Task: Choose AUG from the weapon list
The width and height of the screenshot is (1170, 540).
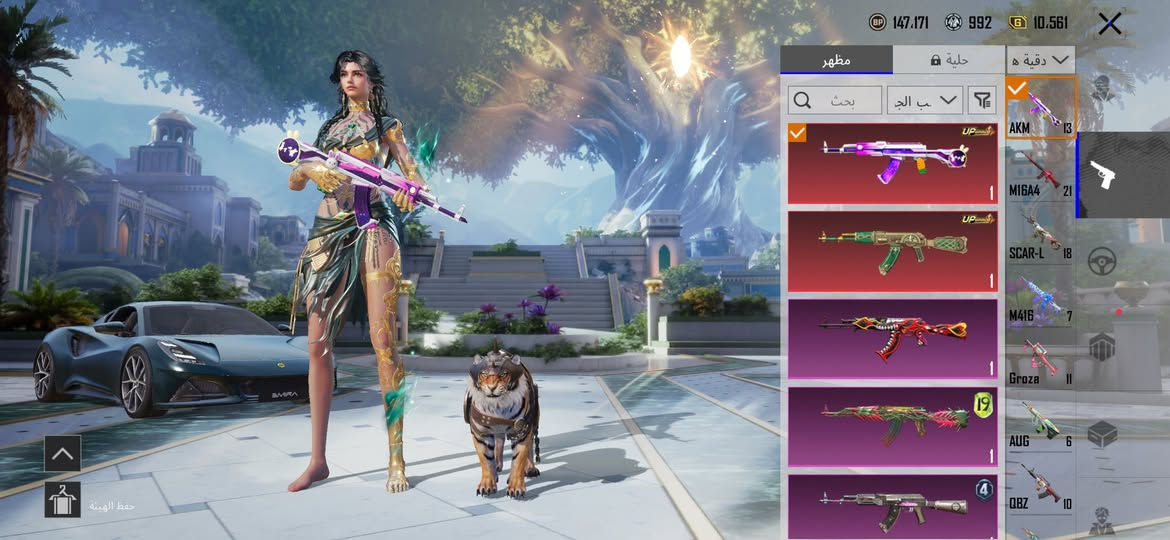Action: click(x=1040, y=425)
